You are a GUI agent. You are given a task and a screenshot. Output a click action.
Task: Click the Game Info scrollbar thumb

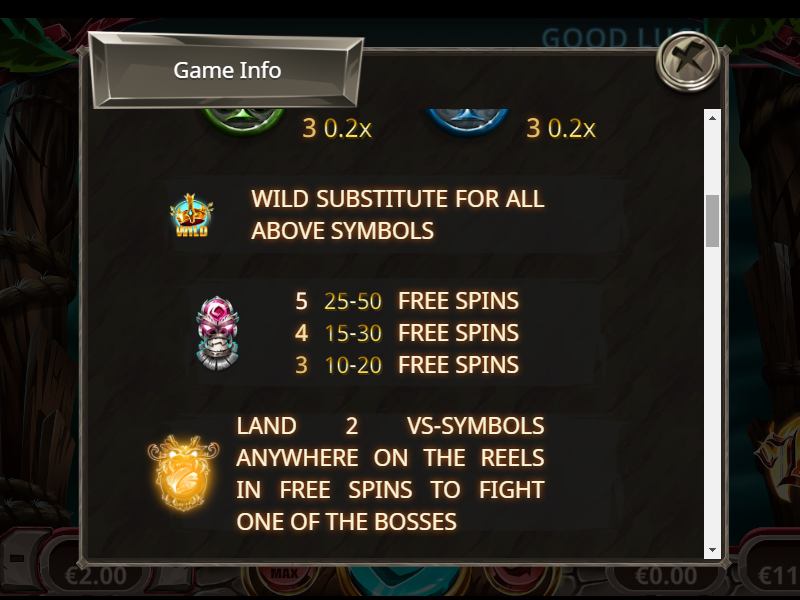click(x=713, y=220)
